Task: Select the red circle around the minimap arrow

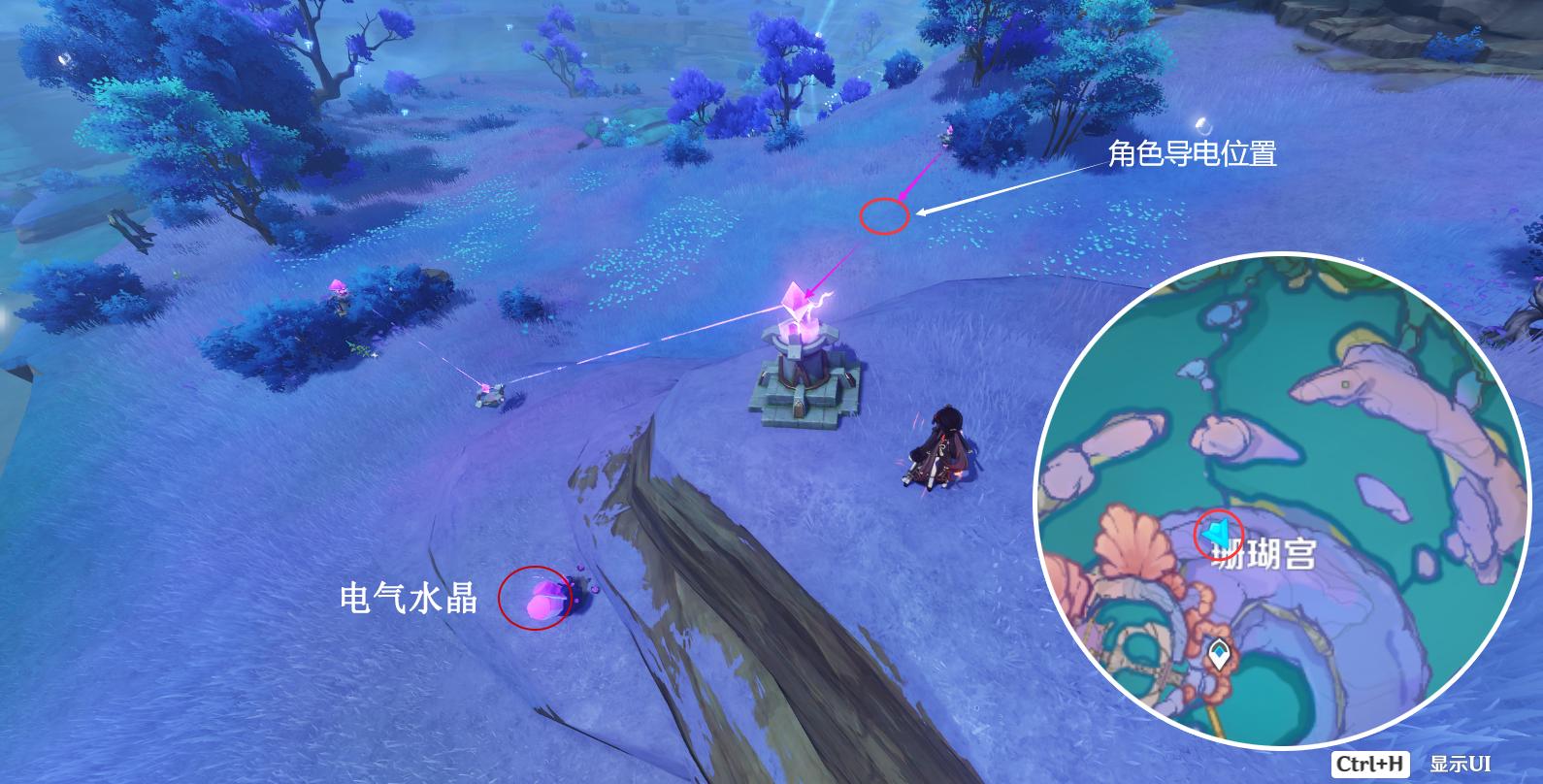Action: [x=1214, y=531]
